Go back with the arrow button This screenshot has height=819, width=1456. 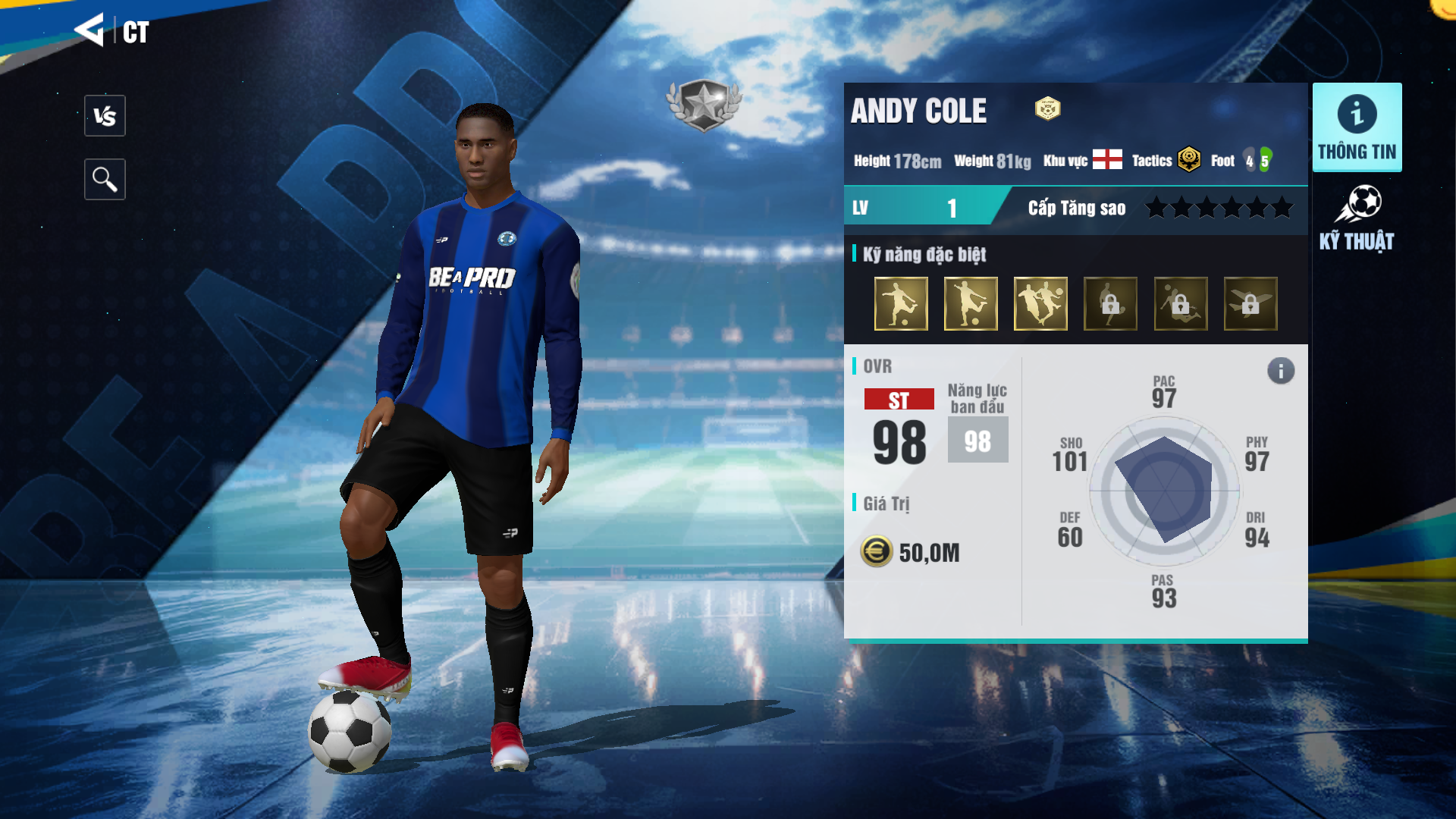pyautogui.click(x=89, y=30)
